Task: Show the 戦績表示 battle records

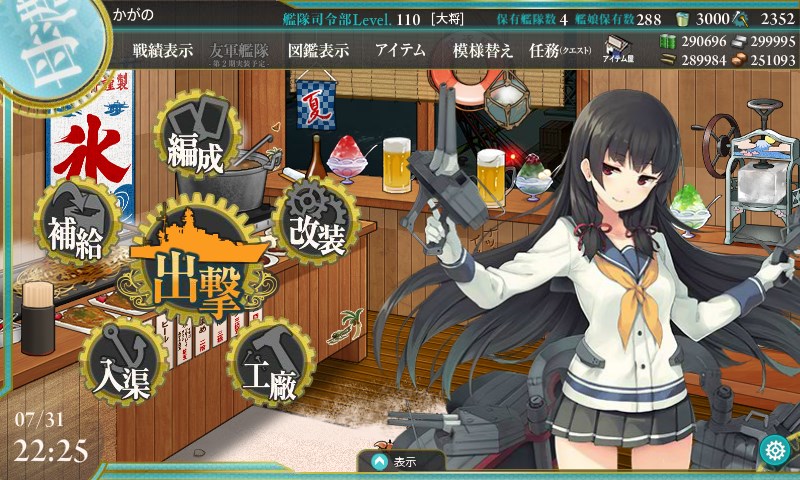Action: (163, 50)
